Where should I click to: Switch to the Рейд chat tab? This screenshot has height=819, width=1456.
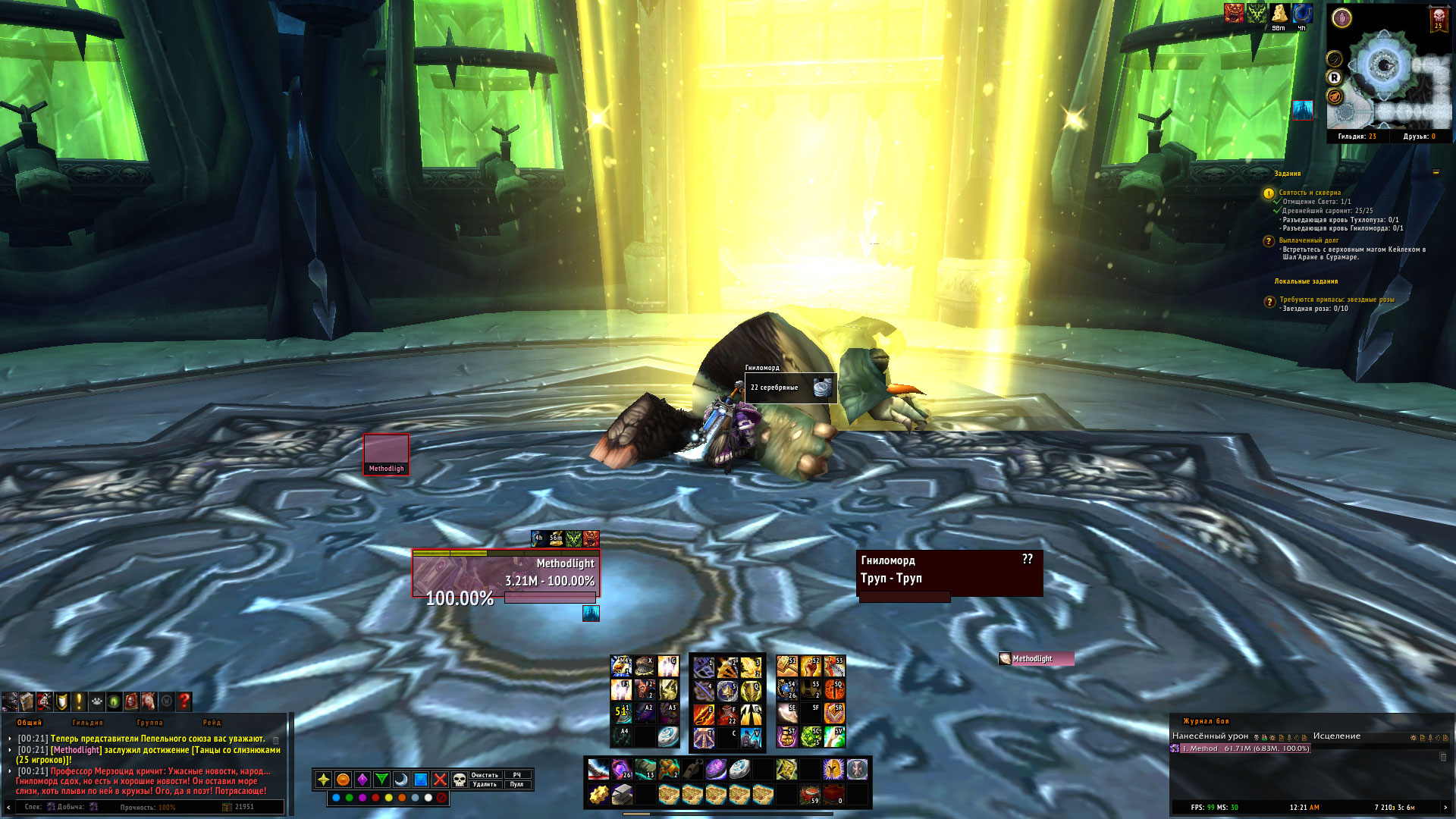[212, 723]
